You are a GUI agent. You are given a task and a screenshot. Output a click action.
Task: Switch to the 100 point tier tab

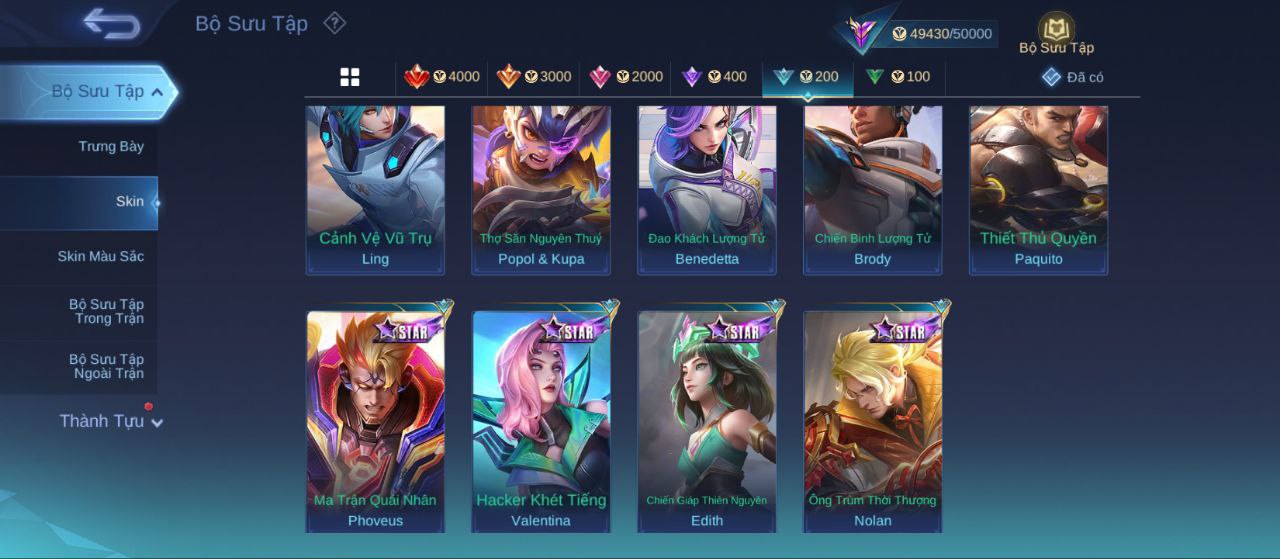(x=898, y=77)
